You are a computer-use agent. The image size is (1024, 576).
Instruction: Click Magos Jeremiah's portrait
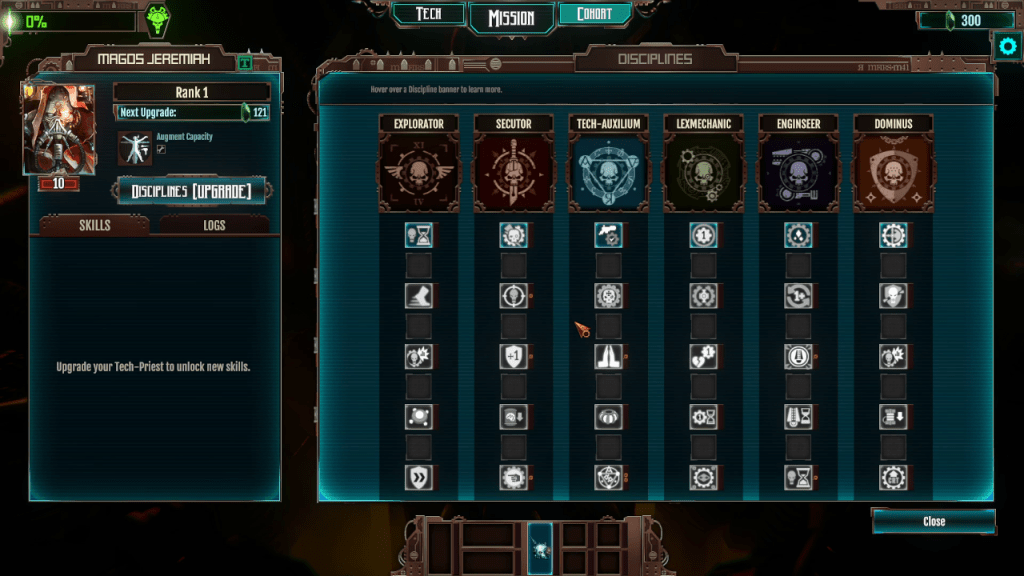click(59, 128)
